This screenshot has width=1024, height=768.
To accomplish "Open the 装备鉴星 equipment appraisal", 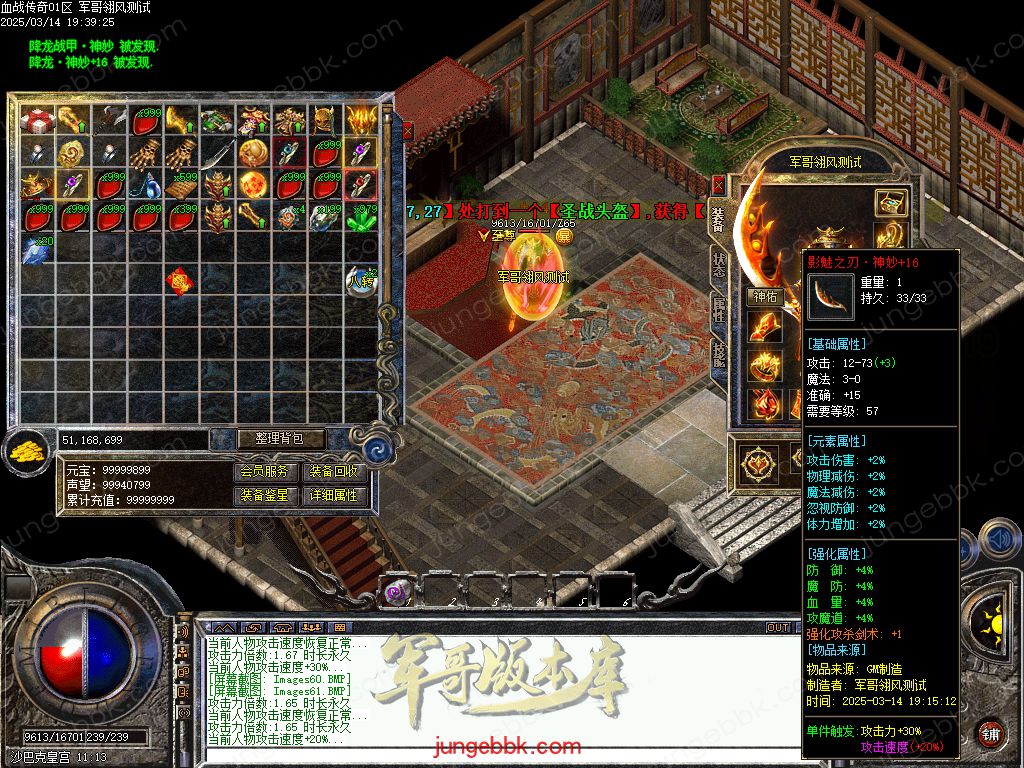I will coord(267,495).
